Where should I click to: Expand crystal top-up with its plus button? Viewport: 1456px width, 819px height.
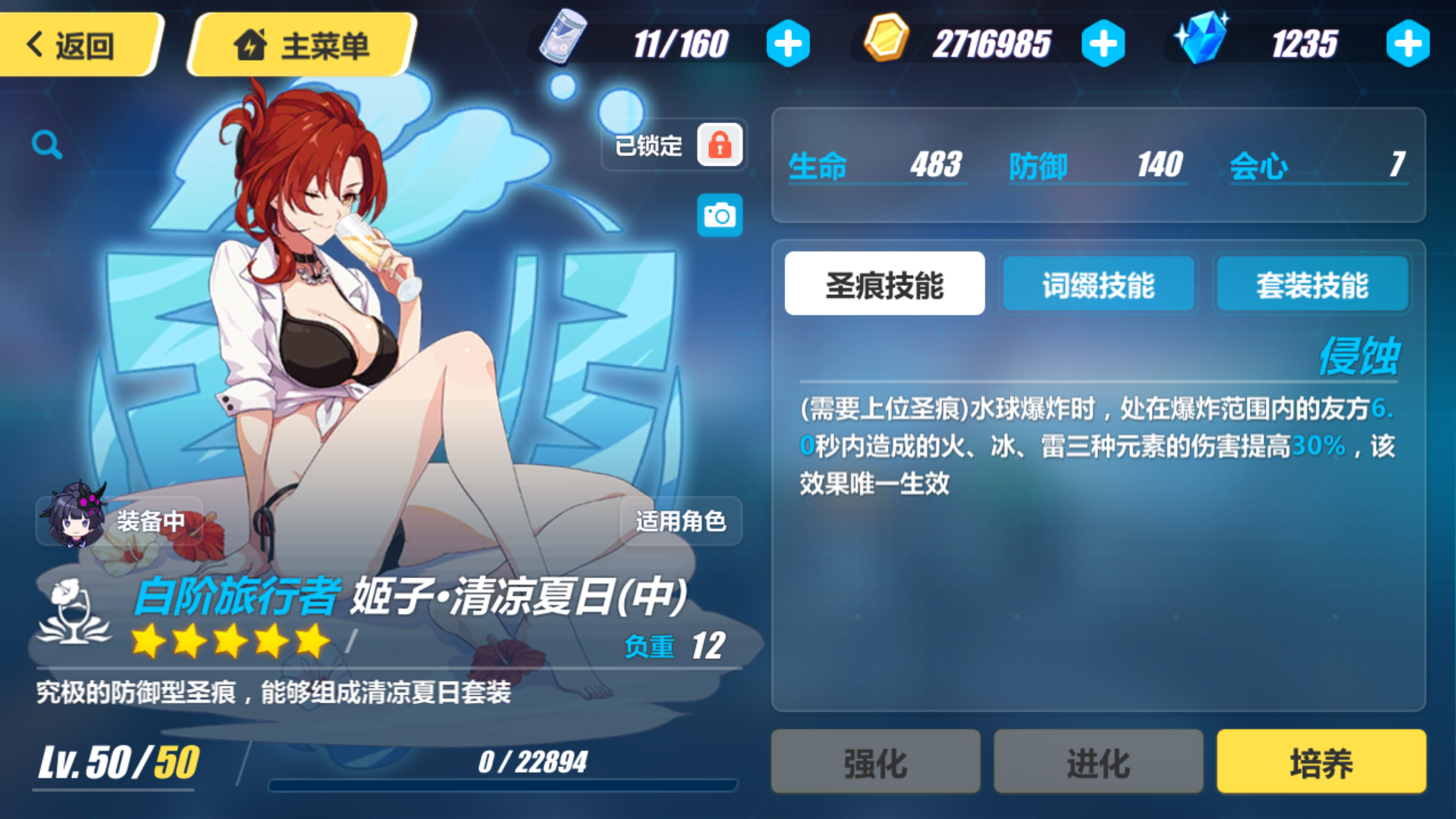click(1407, 43)
